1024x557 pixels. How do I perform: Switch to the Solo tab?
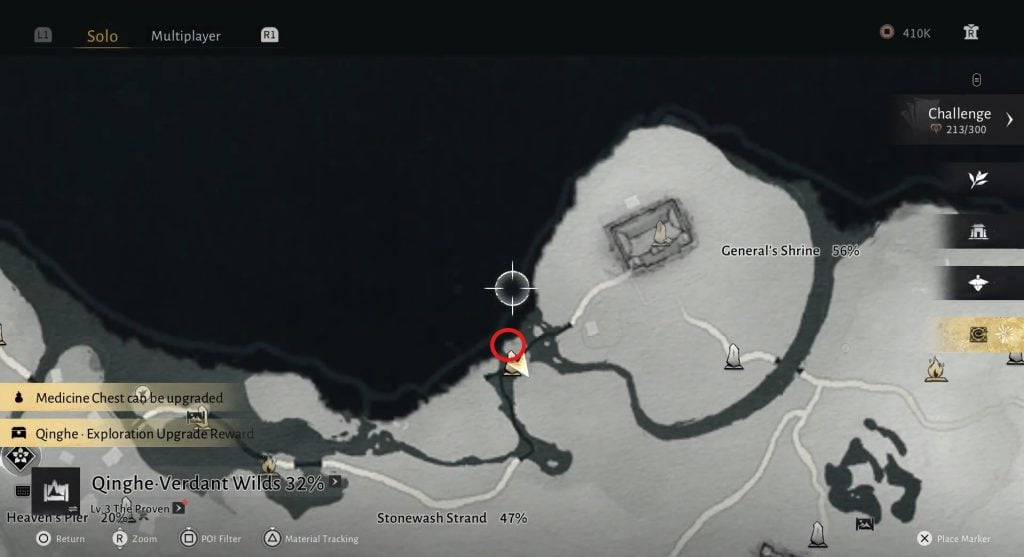(102, 36)
